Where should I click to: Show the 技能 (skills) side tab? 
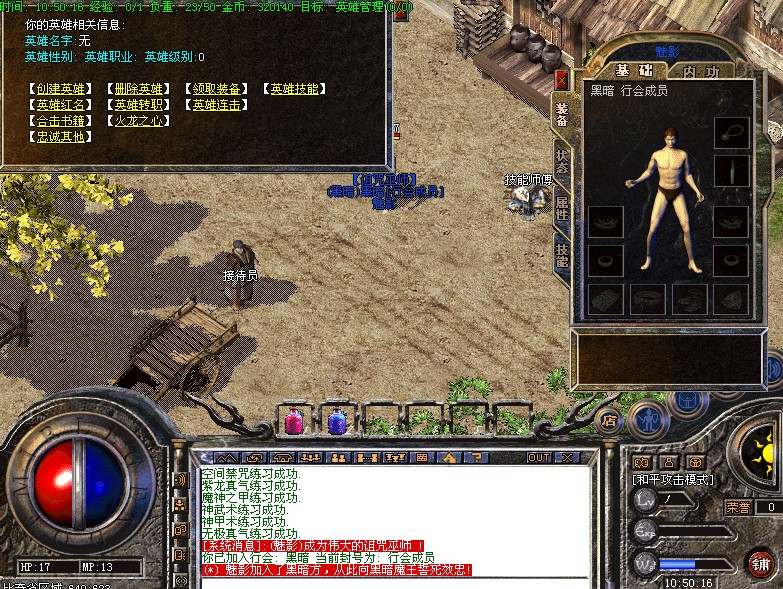coord(562,254)
